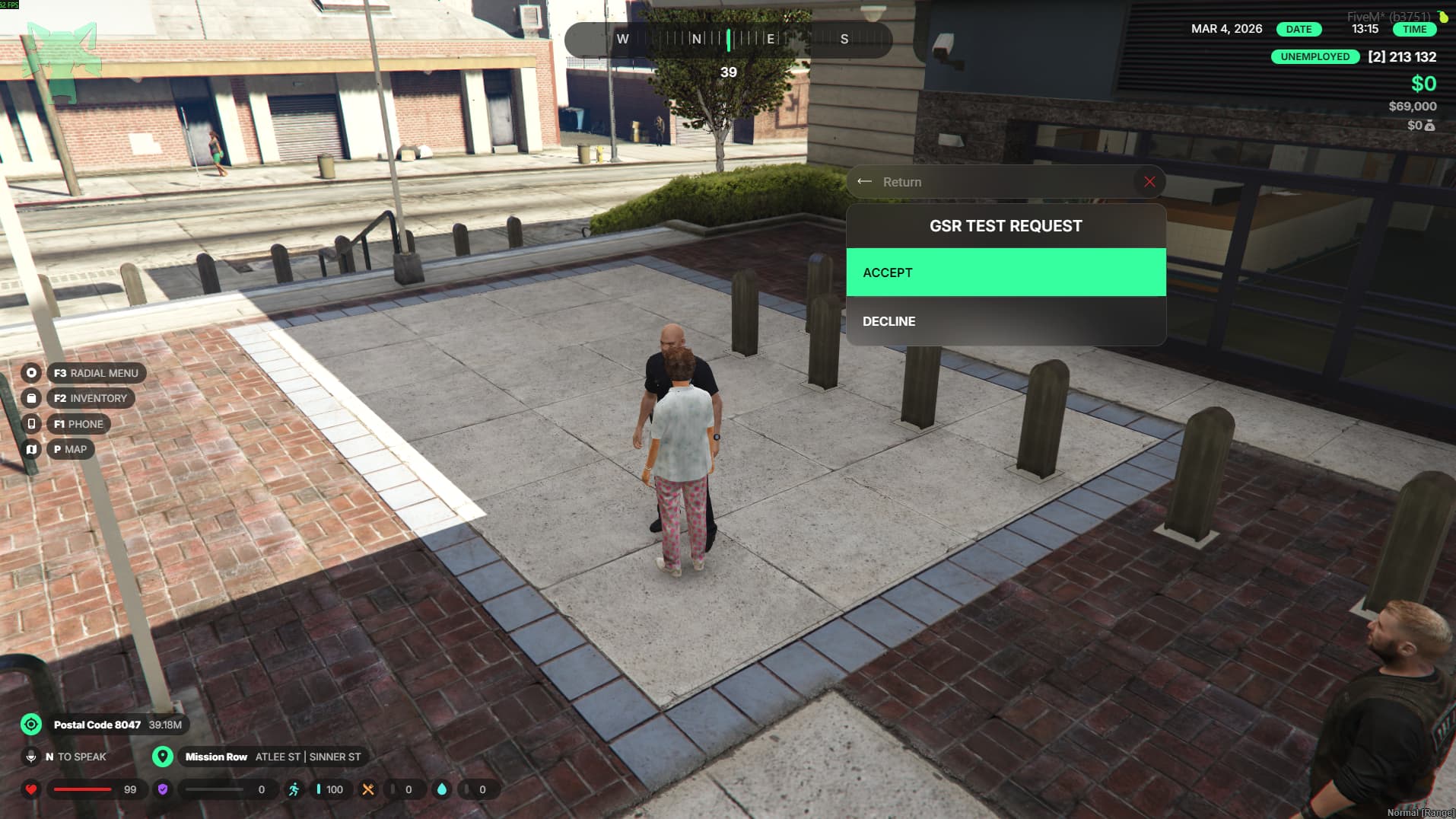
Task: Open the Radial Menu shortcut
Action: (96, 373)
